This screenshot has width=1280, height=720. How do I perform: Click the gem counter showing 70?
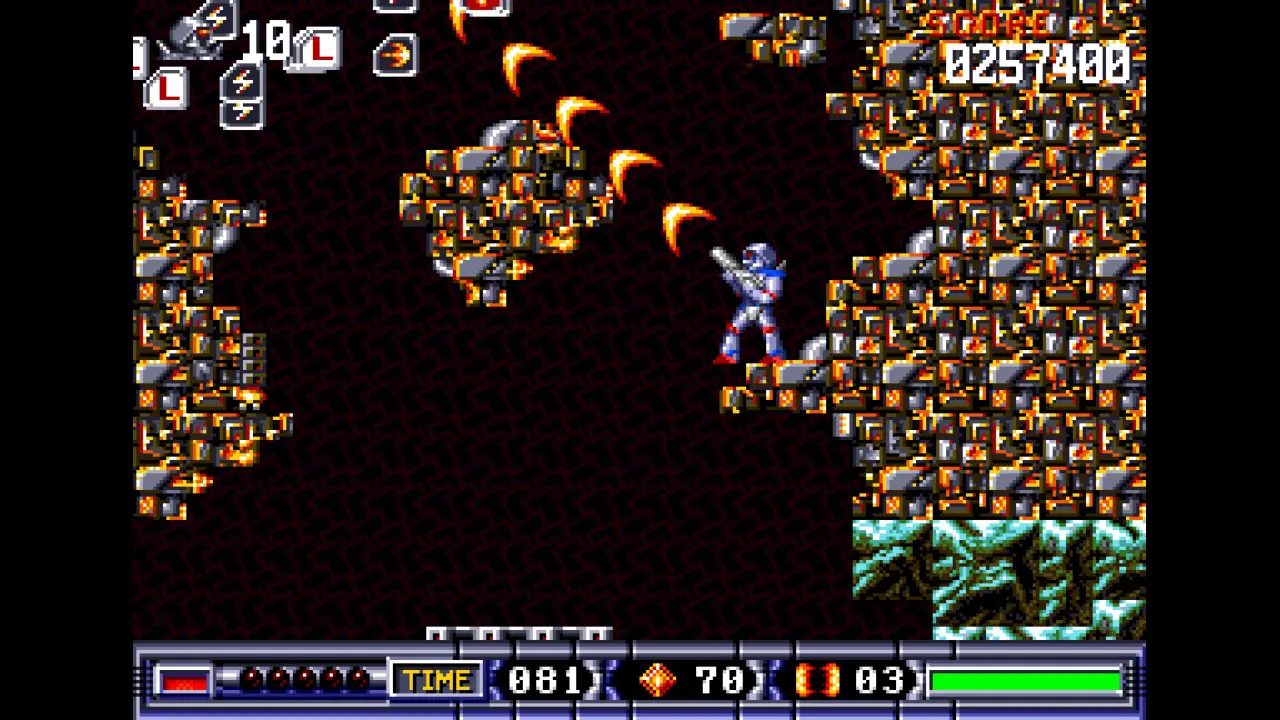click(722, 681)
